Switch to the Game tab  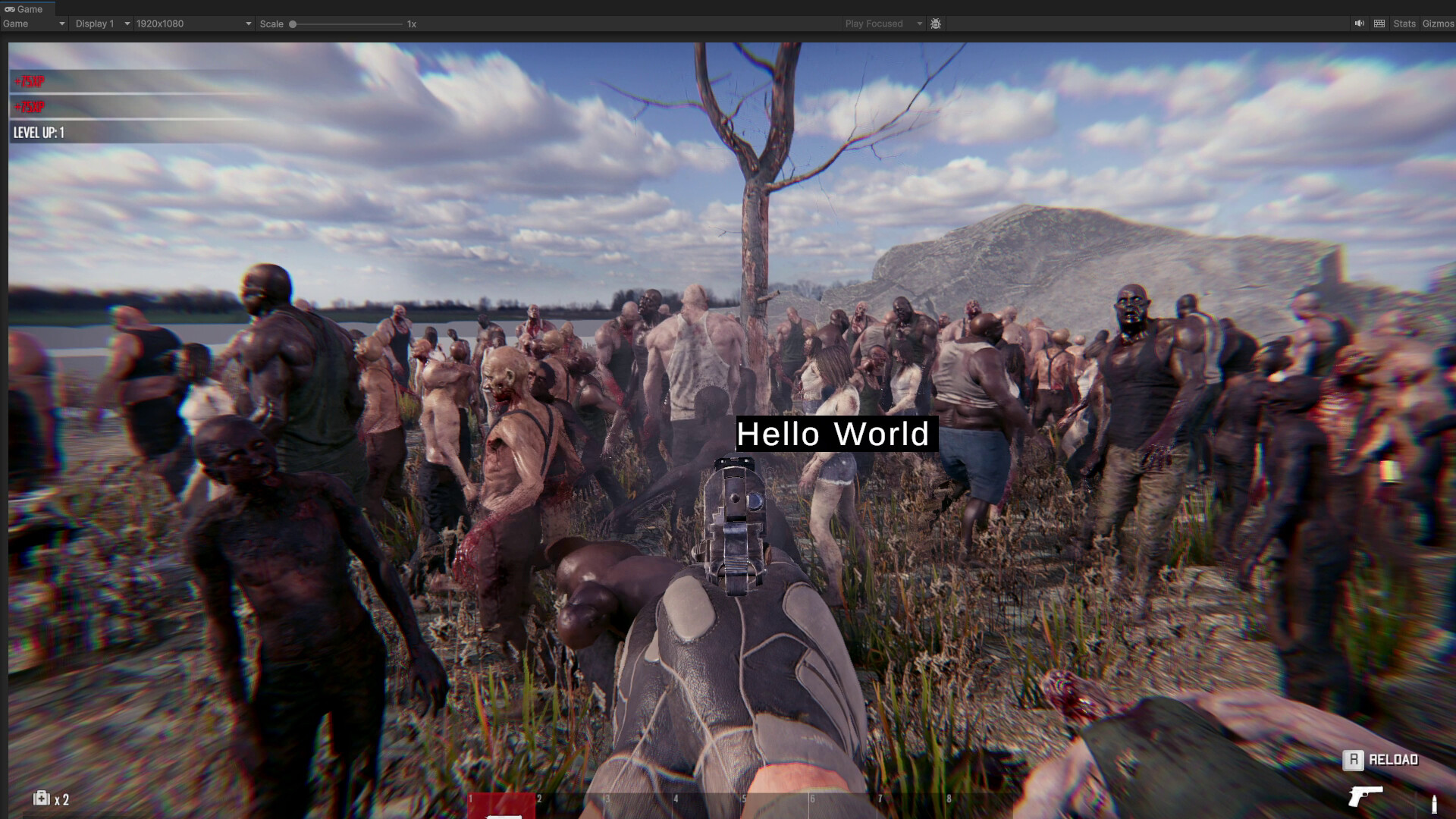[x=29, y=9]
